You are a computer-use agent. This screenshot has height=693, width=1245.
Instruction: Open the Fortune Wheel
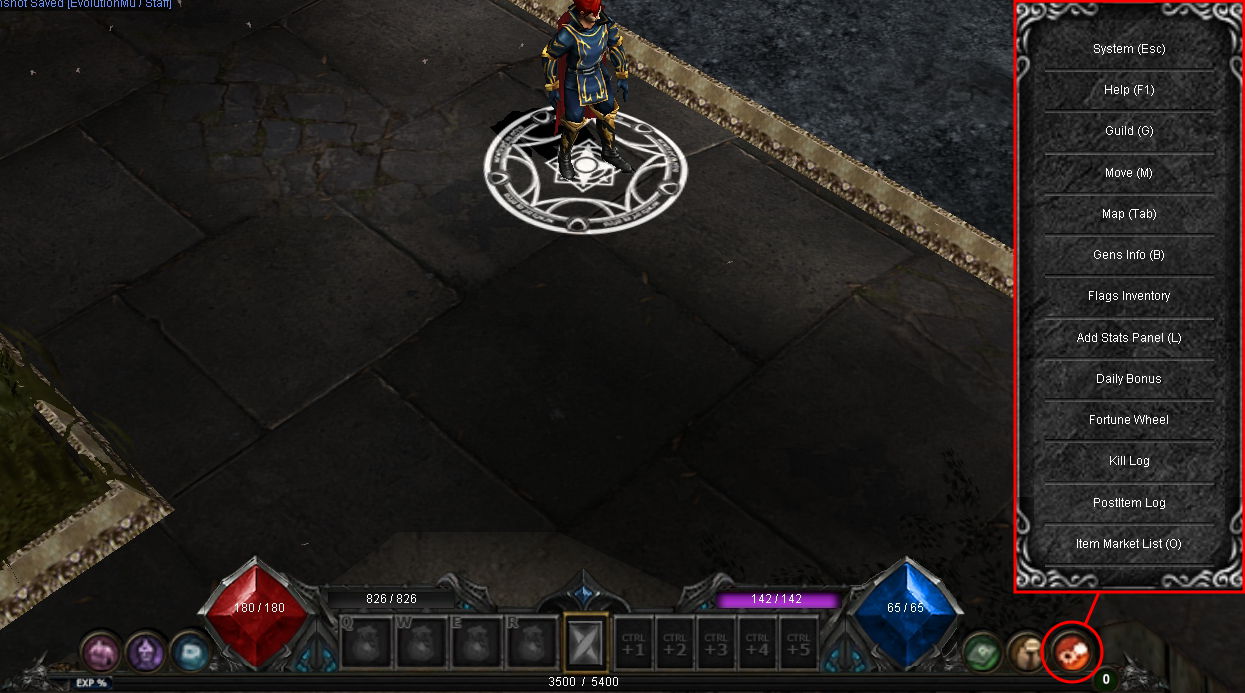point(1129,420)
